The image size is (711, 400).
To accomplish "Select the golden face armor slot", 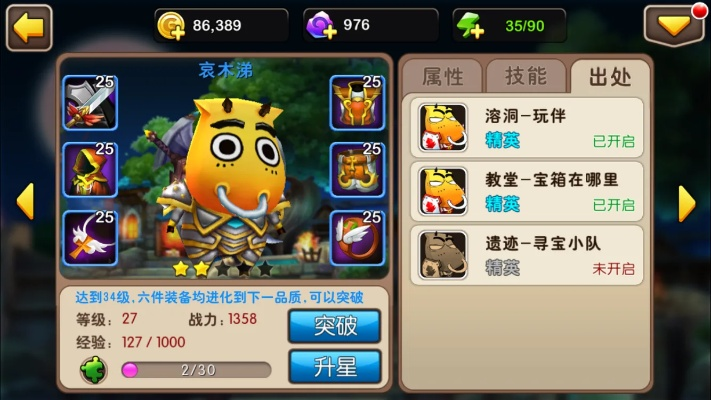I will click(x=357, y=170).
